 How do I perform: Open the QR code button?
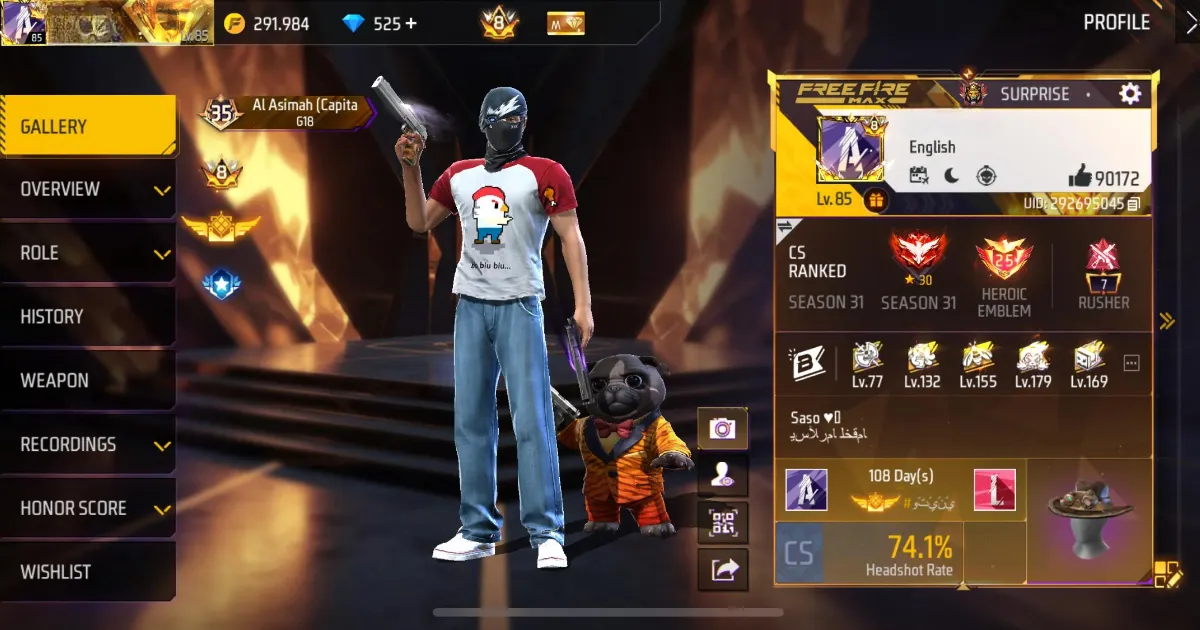point(722,522)
